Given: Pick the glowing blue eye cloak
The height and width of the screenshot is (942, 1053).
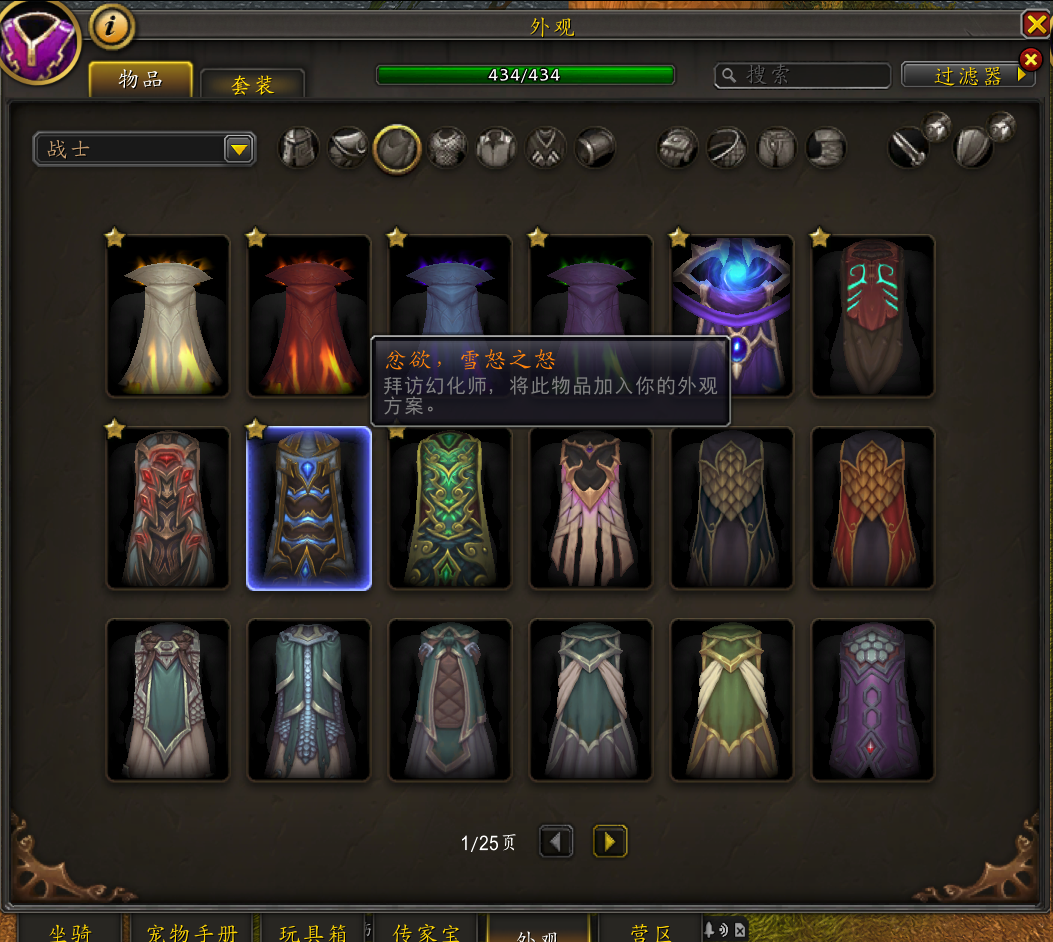Looking at the screenshot, I should 732,316.
